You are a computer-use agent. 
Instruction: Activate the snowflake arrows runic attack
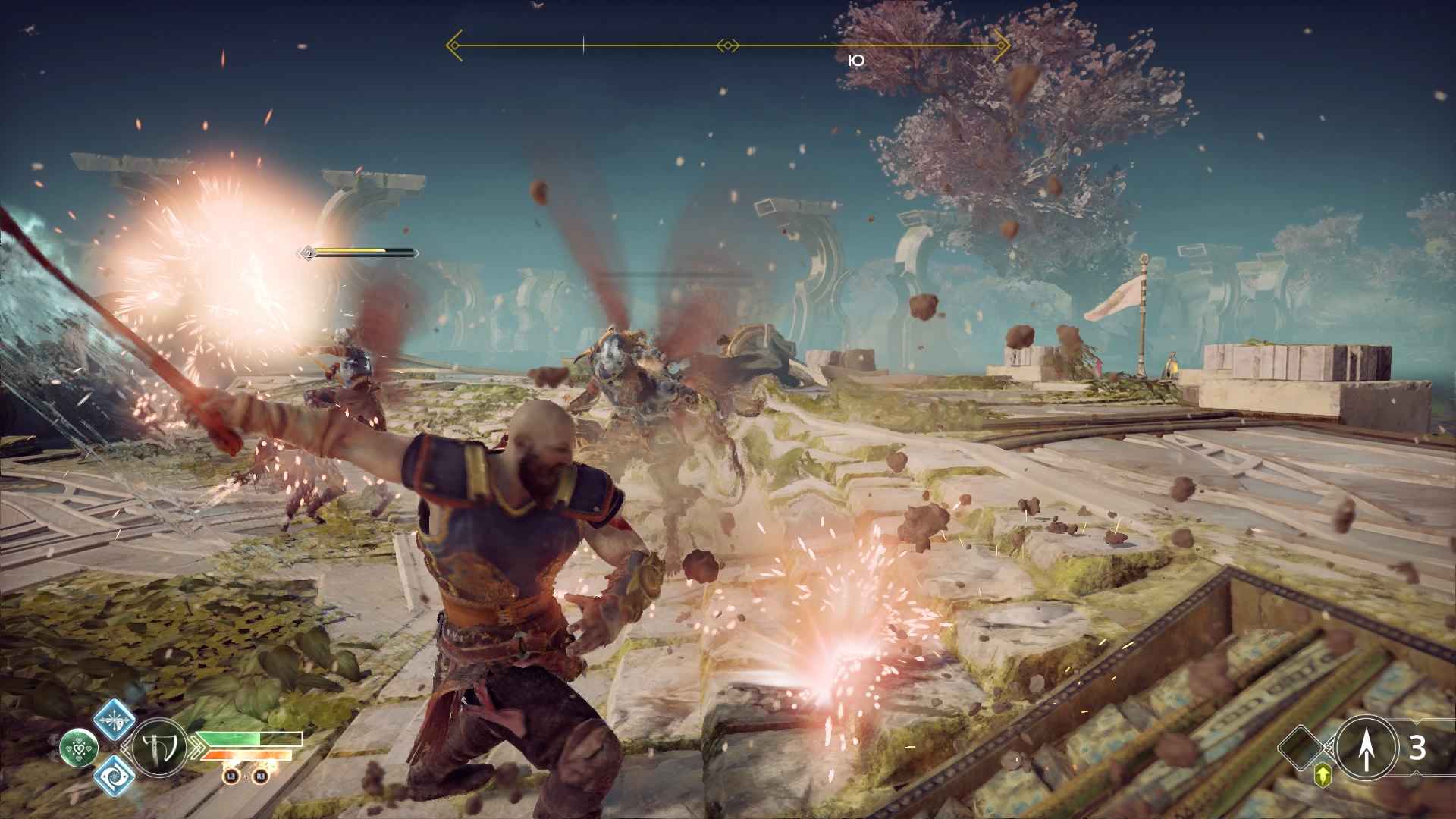[115, 718]
